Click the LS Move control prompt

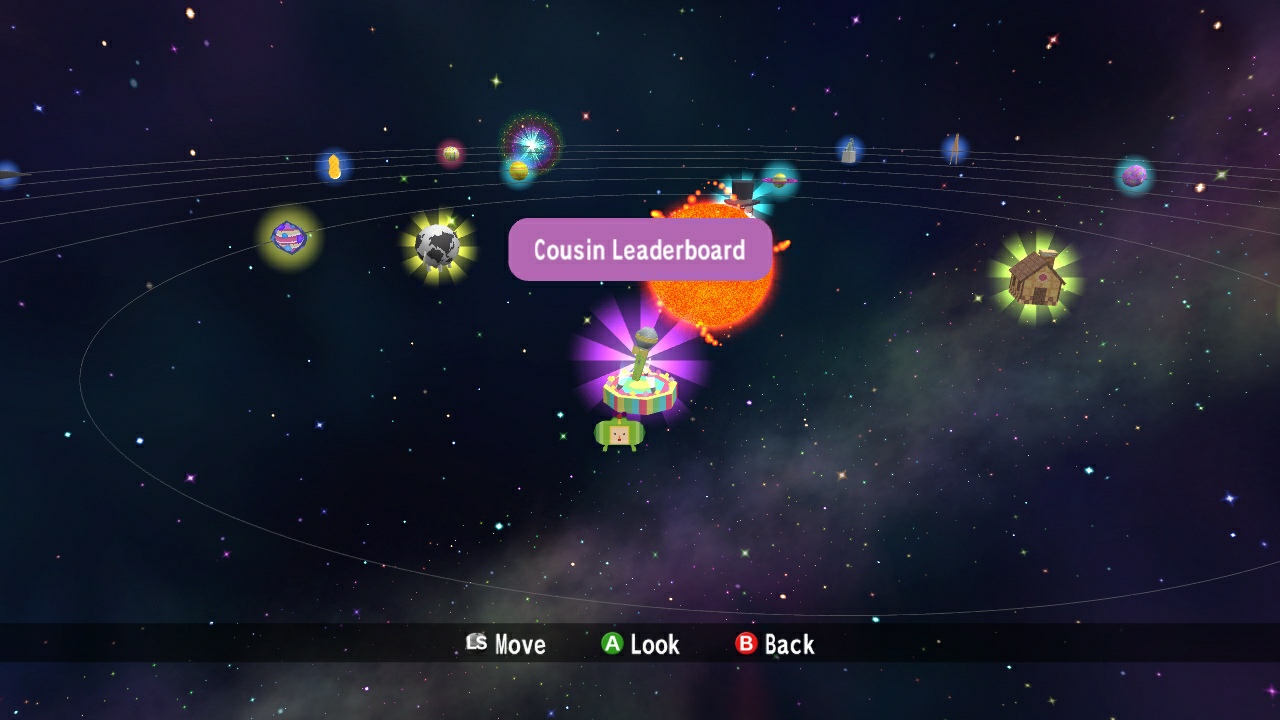pos(505,645)
